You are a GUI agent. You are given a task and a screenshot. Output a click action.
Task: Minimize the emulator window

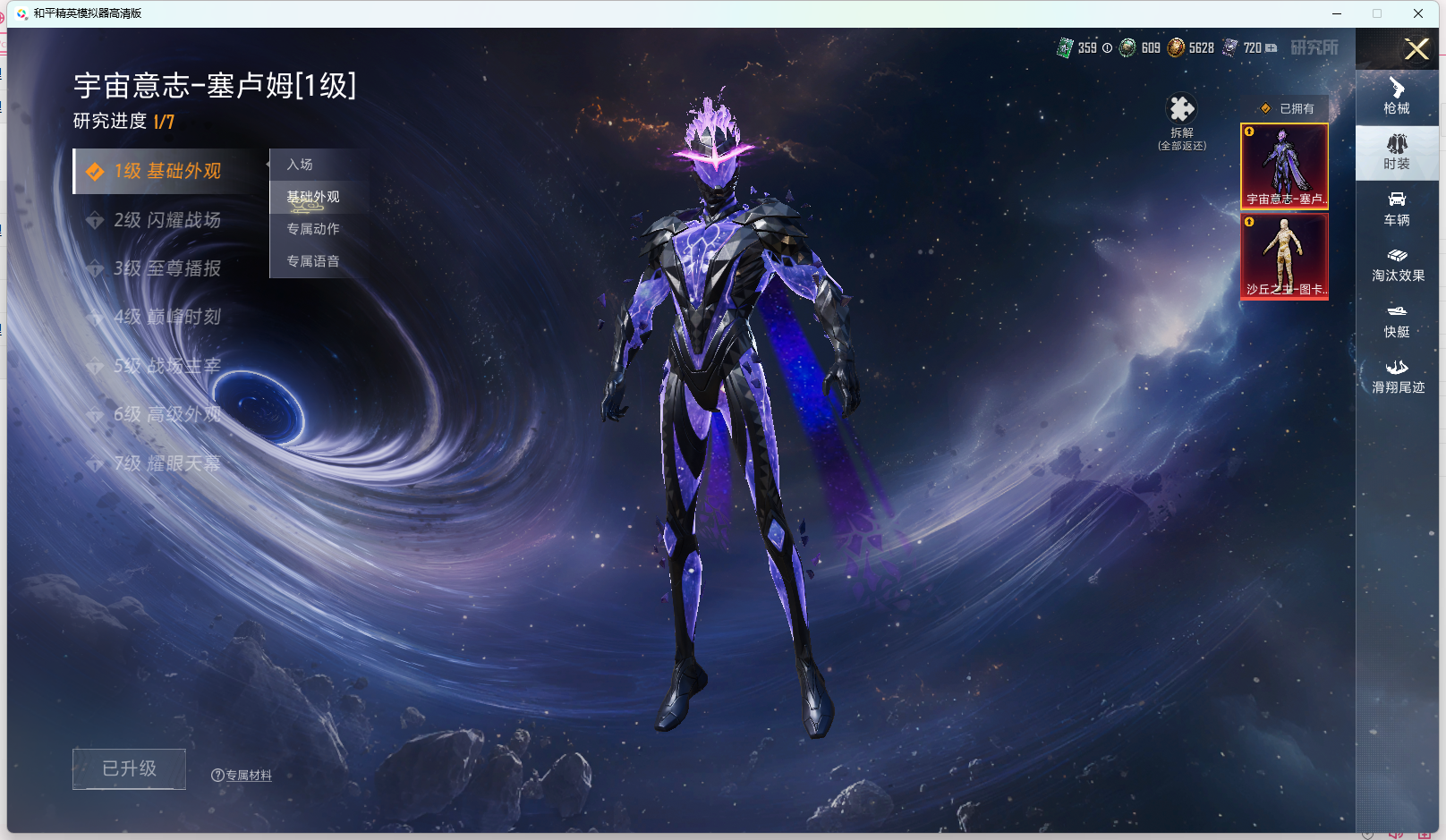(1337, 13)
